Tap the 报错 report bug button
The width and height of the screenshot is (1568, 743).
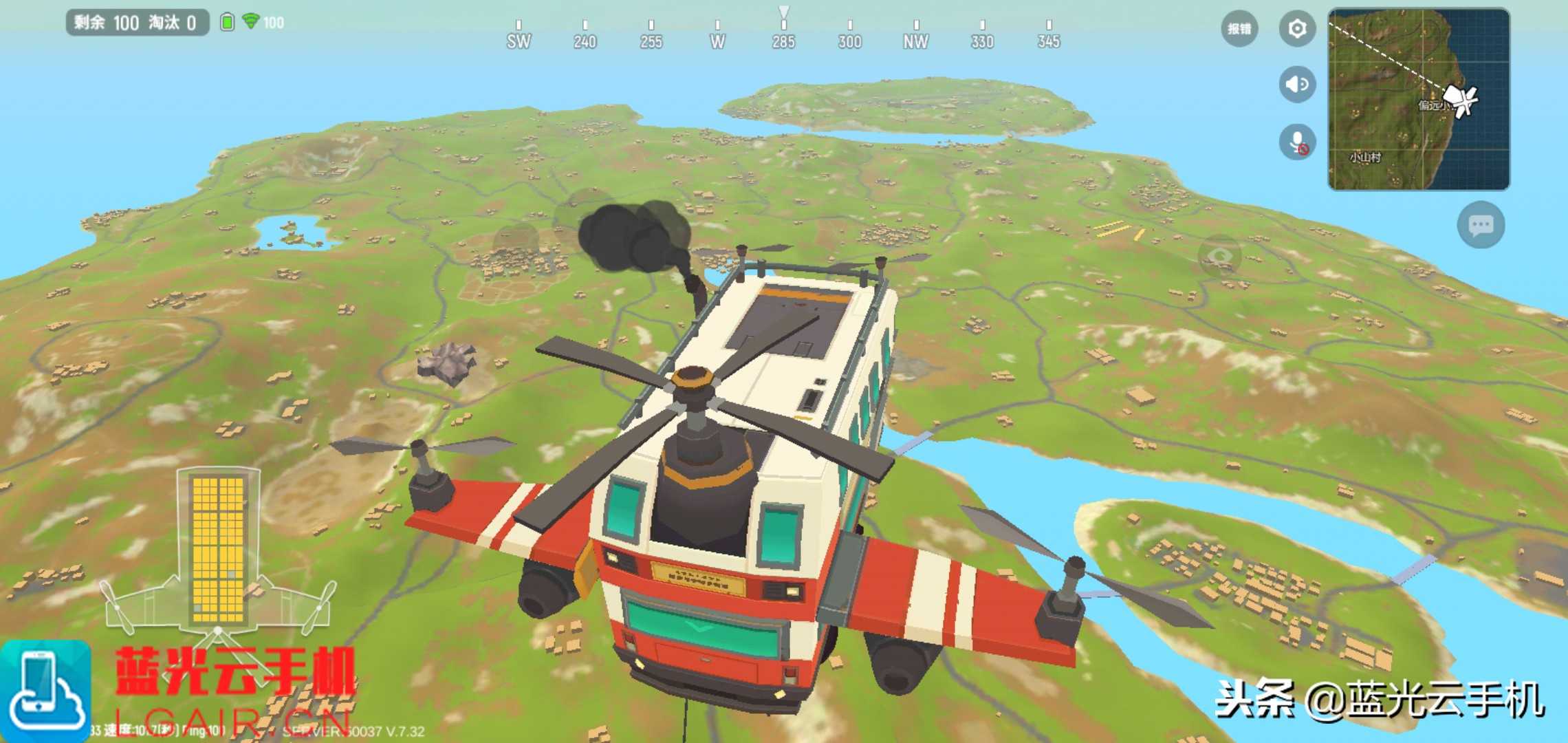tap(1239, 29)
